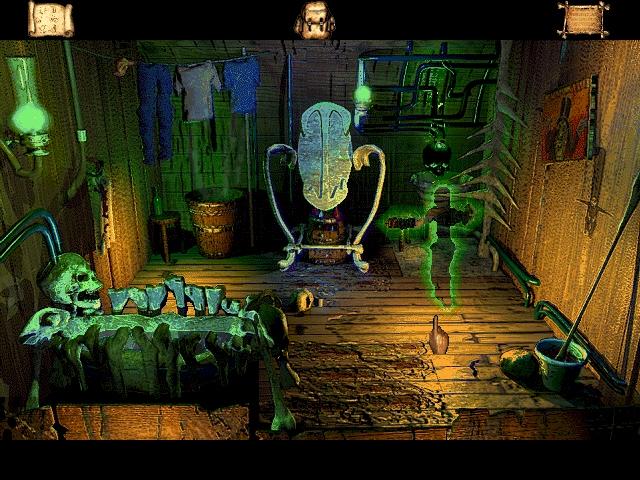Open the rolled scroll icon

[50, 19]
